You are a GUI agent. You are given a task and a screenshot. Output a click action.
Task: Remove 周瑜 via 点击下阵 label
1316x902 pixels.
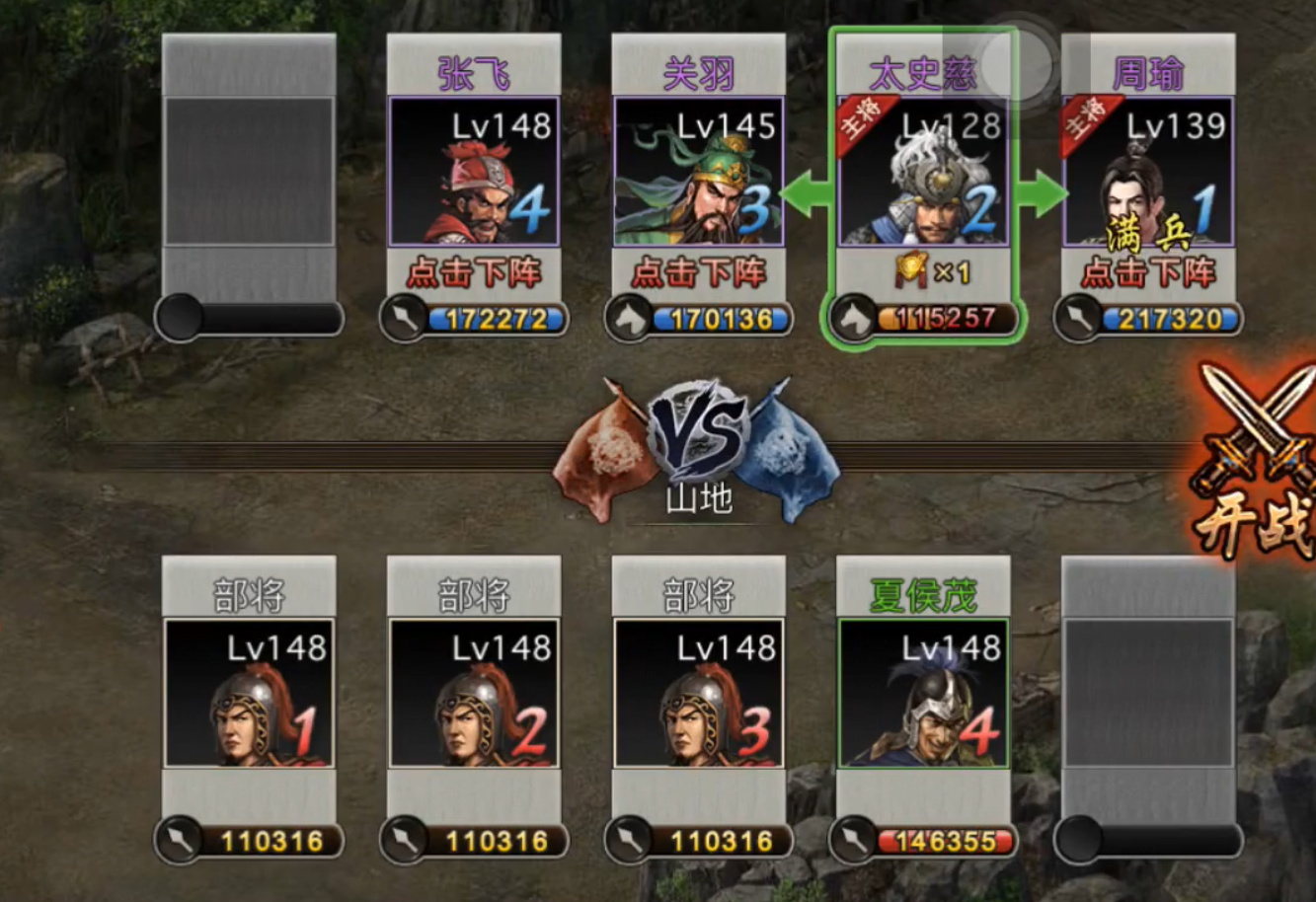(x=1147, y=272)
